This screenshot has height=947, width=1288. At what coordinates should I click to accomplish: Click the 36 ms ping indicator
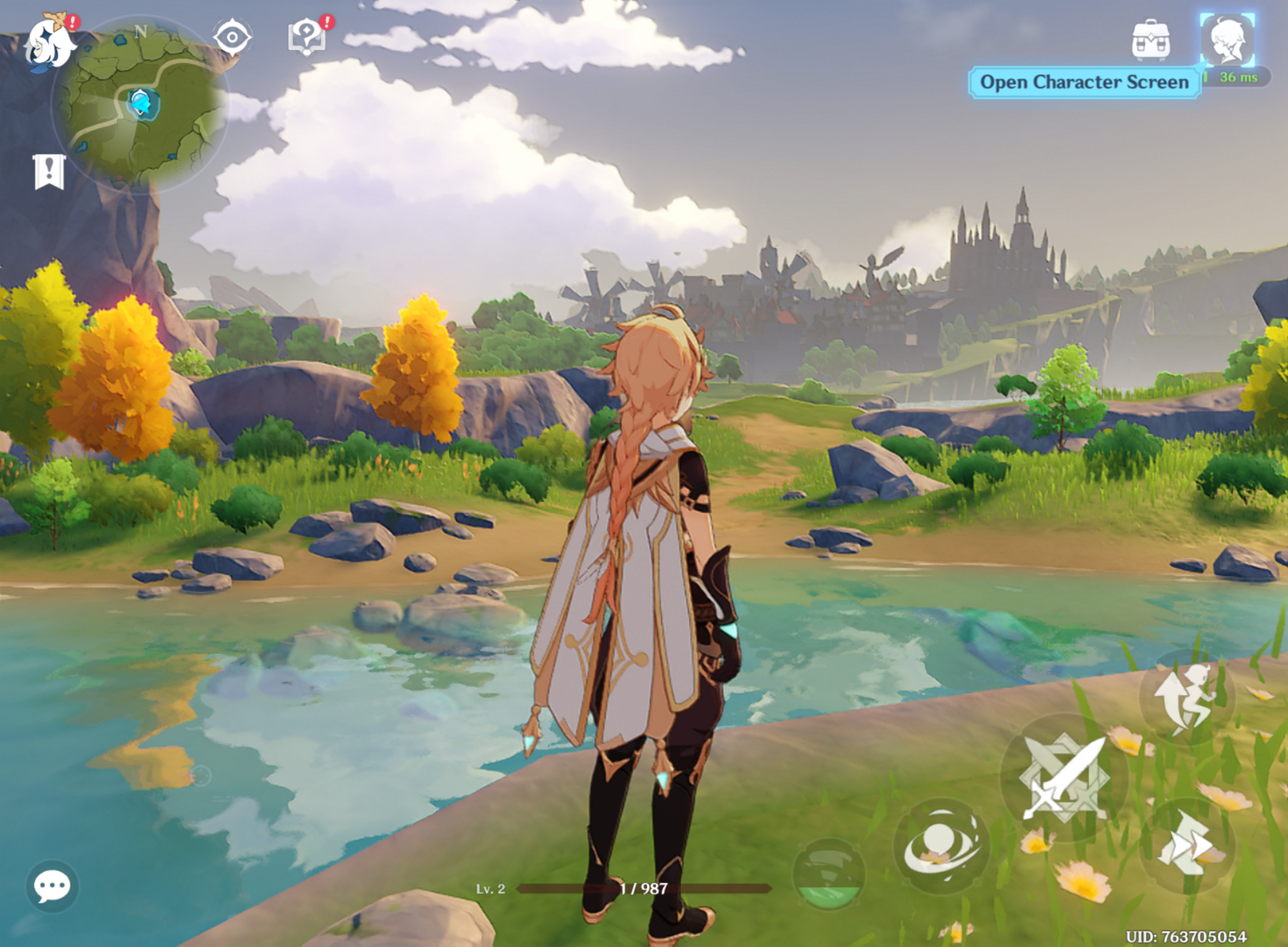point(1236,78)
